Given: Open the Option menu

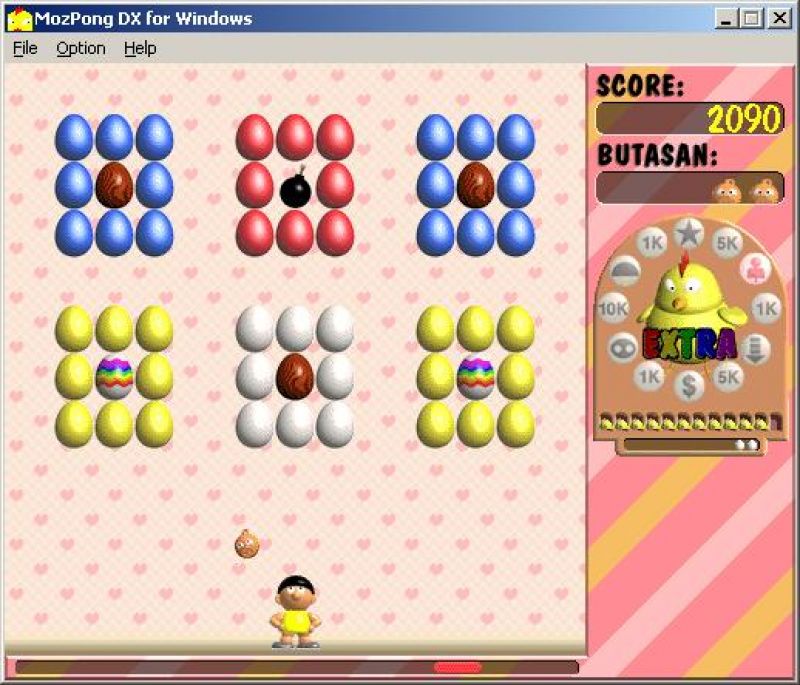Looking at the screenshot, I should (x=81, y=48).
